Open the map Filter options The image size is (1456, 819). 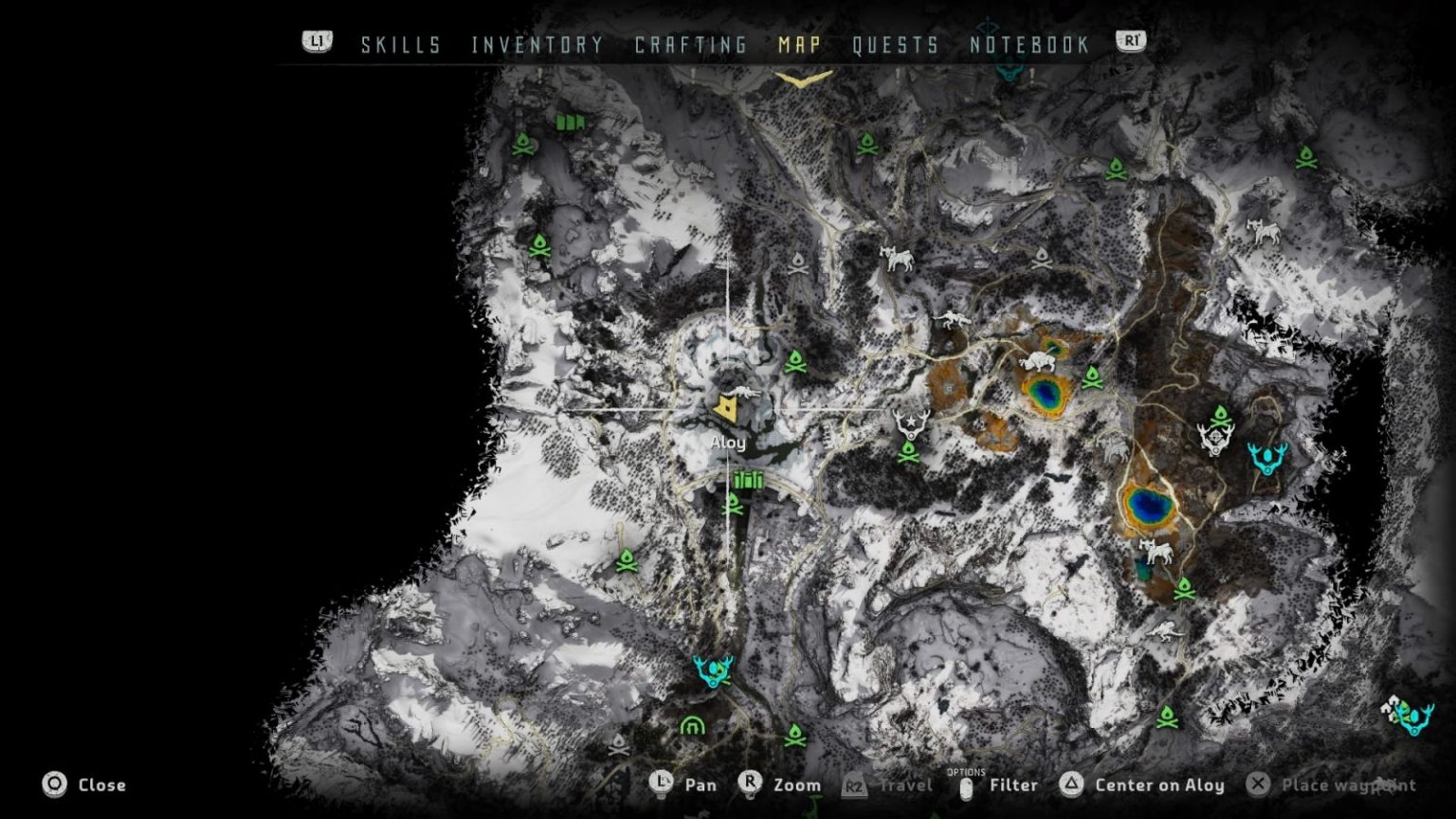coord(1012,786)
